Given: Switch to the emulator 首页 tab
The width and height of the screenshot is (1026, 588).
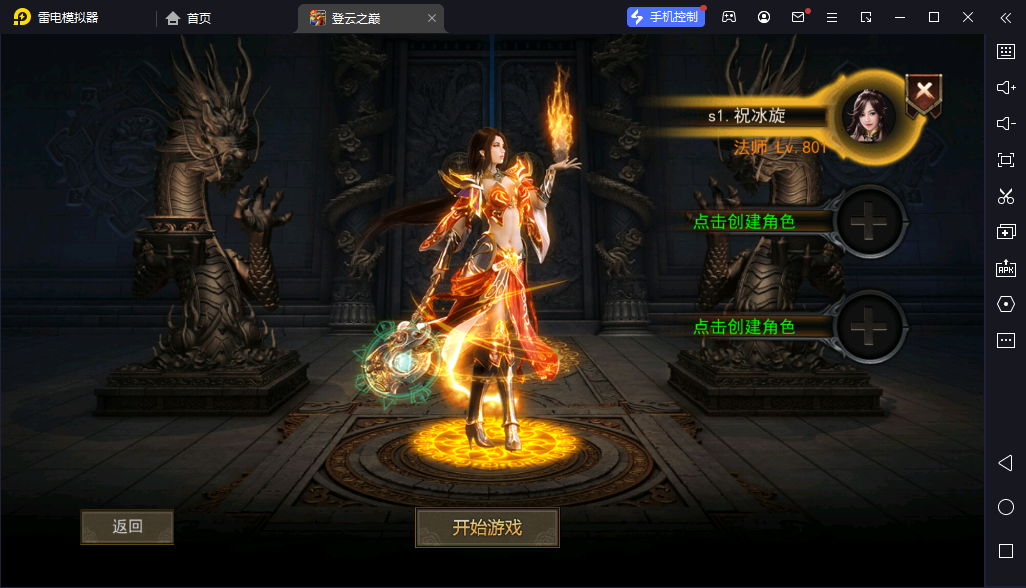Looking at the screenshot, I should coord(189,18).
